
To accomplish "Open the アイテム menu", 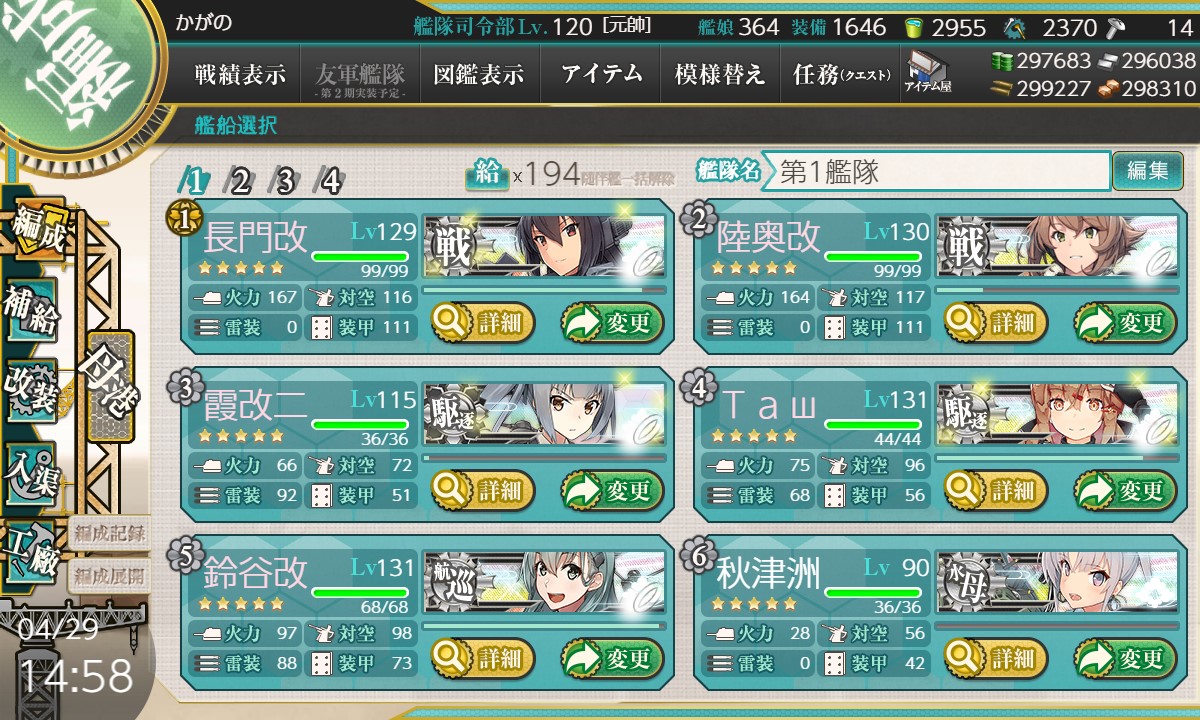I will [601, 75].
